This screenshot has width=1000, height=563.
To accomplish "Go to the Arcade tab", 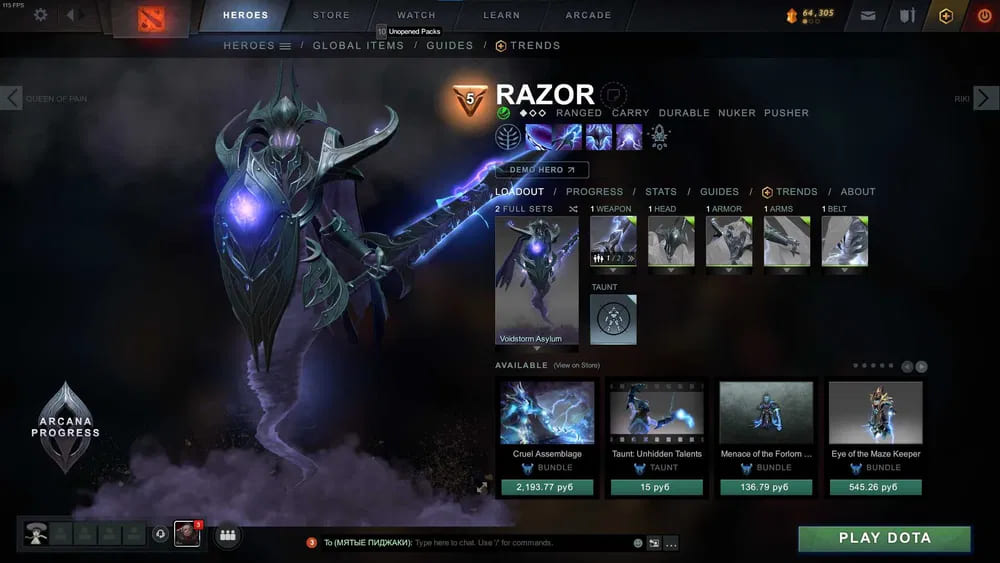I will [588, 15].
